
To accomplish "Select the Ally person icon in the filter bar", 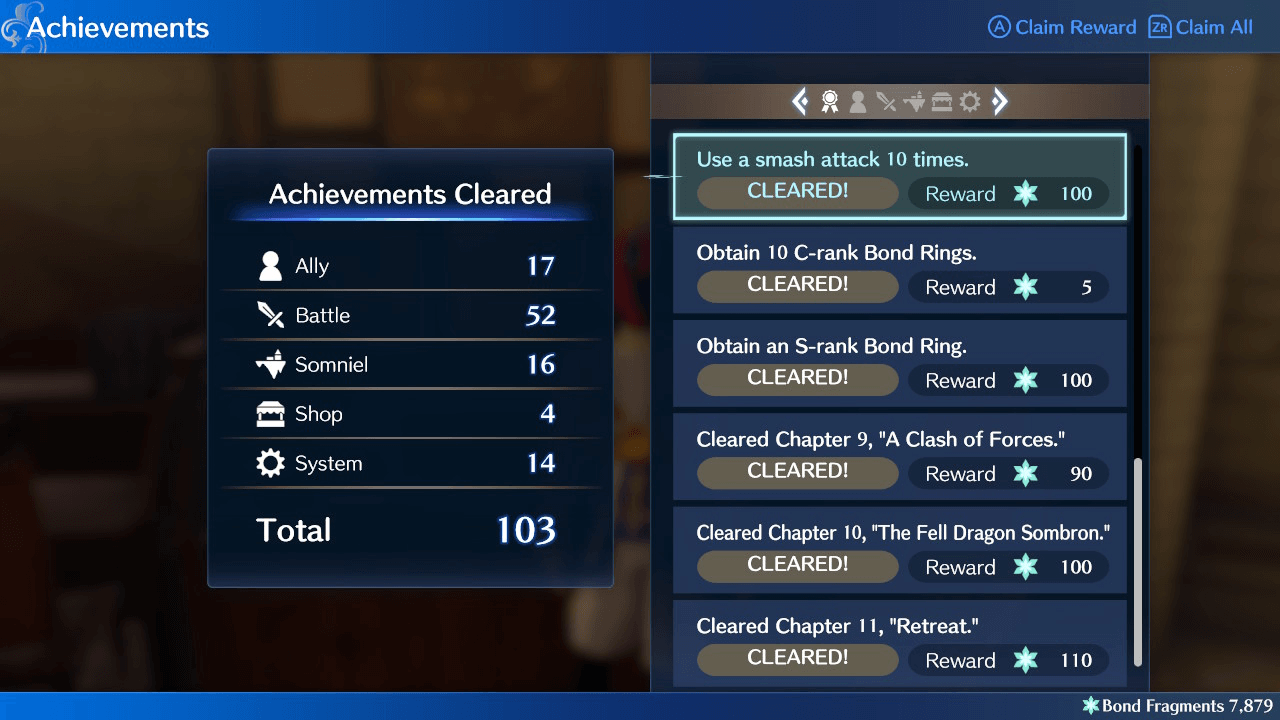I will [x=857, y=101].
